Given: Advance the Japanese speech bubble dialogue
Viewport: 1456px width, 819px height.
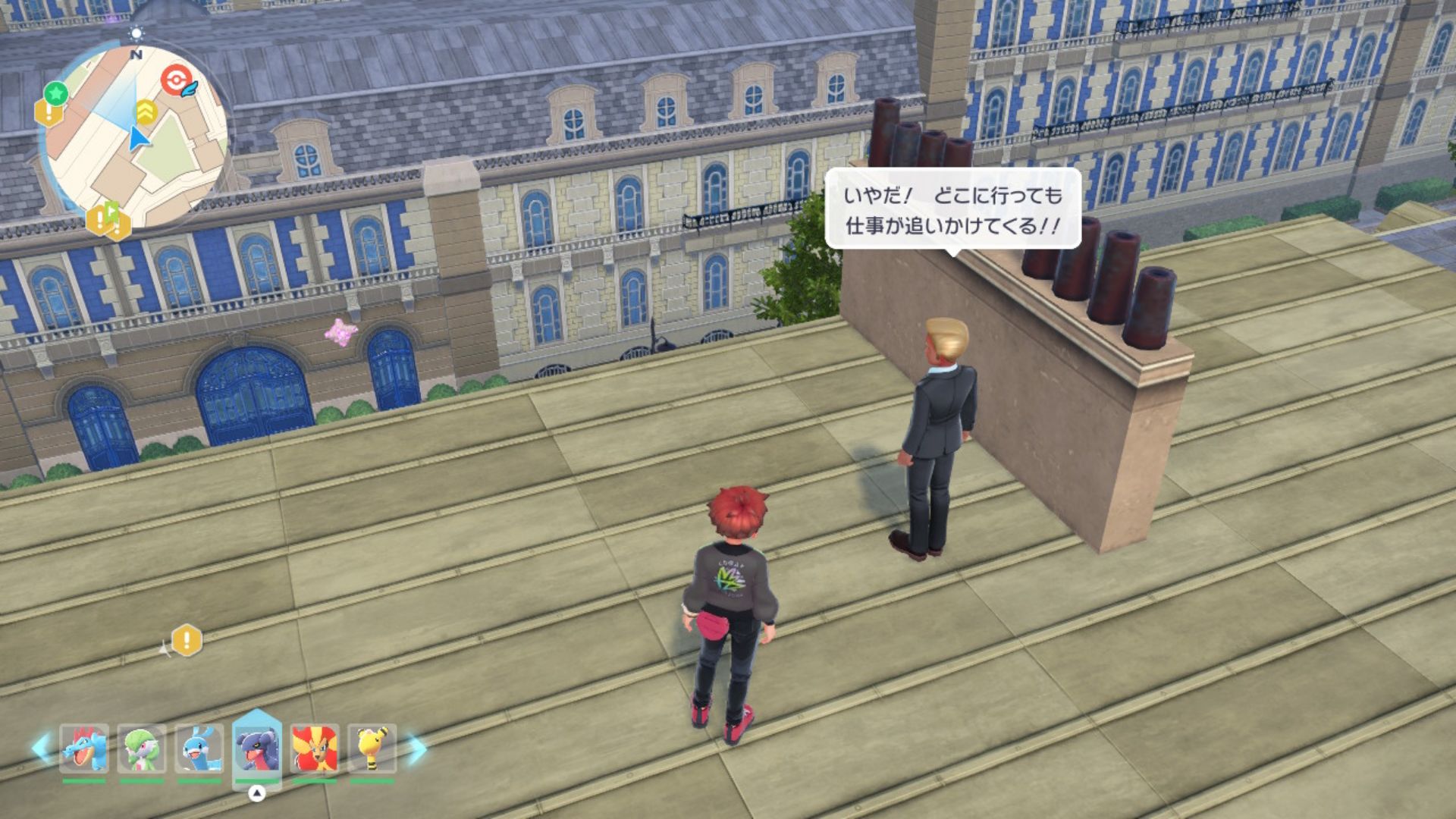Looking at the screenshot, I should [952, 210].
